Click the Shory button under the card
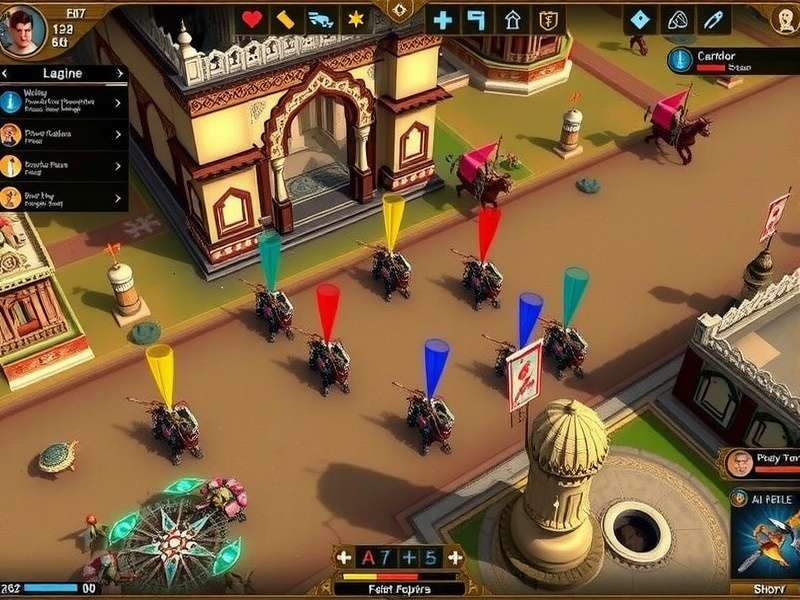This screenshot has width=800, height=600. [x=766, y=589]
